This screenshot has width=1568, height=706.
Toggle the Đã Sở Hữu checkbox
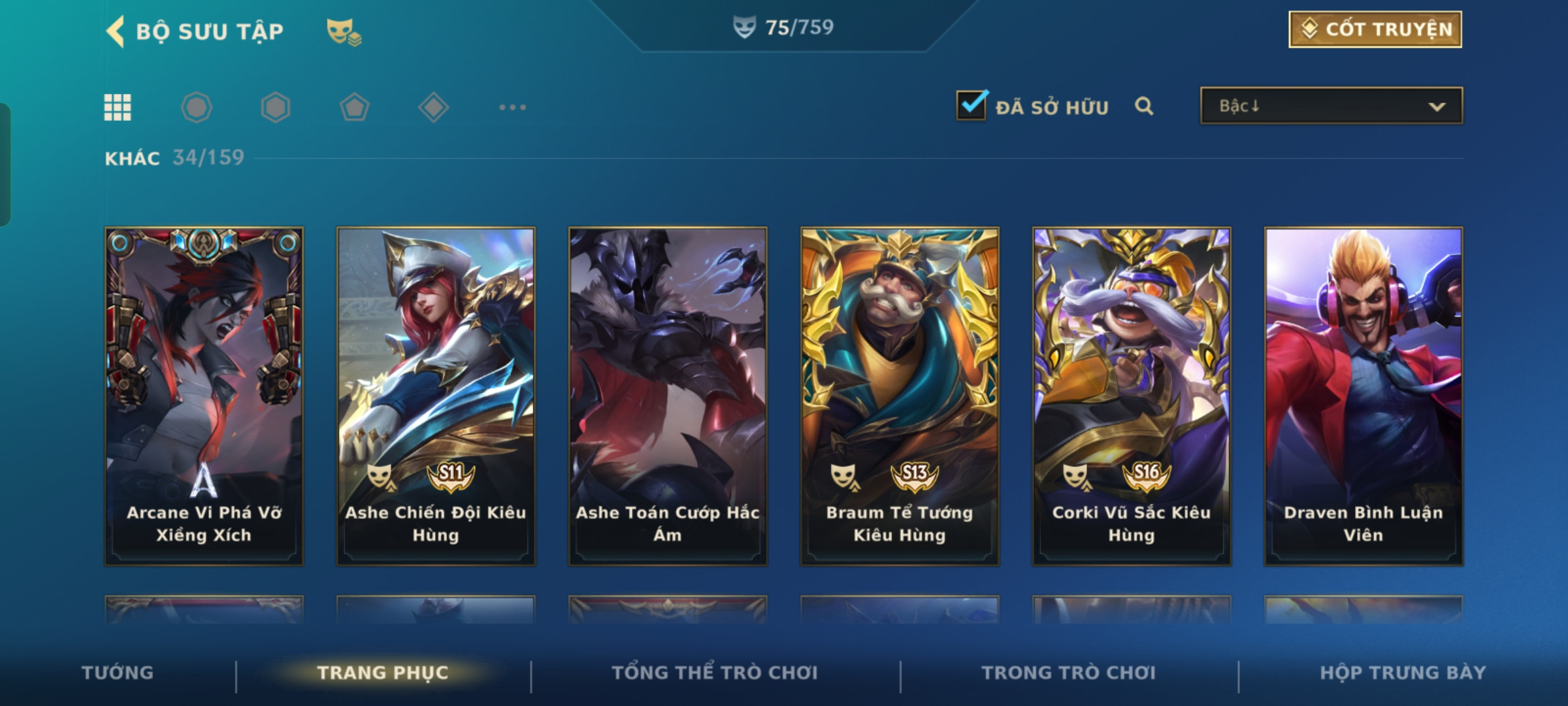[x=971, y=105]
